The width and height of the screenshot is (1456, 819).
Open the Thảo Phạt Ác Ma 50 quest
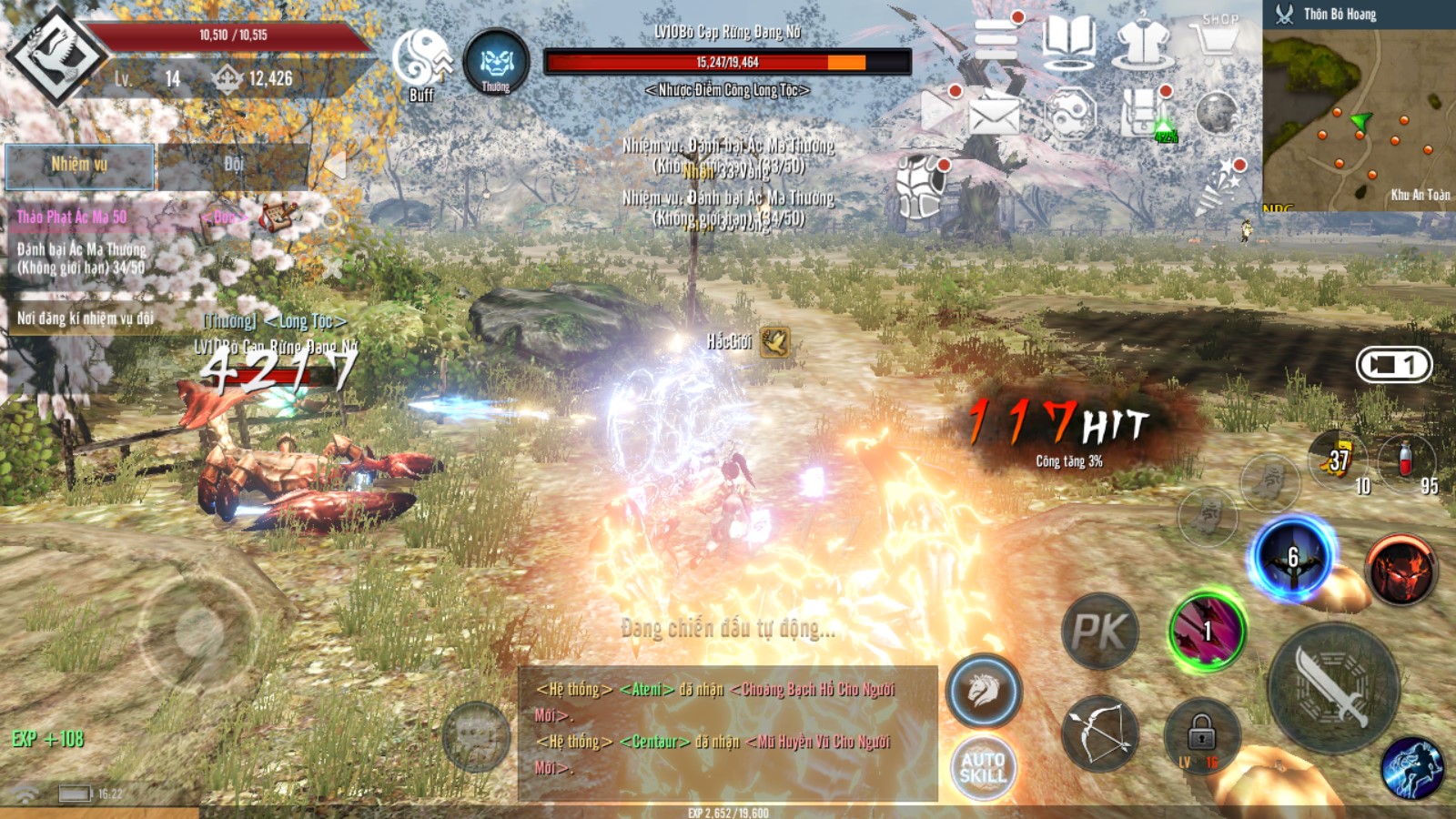[x=73, y=217]
